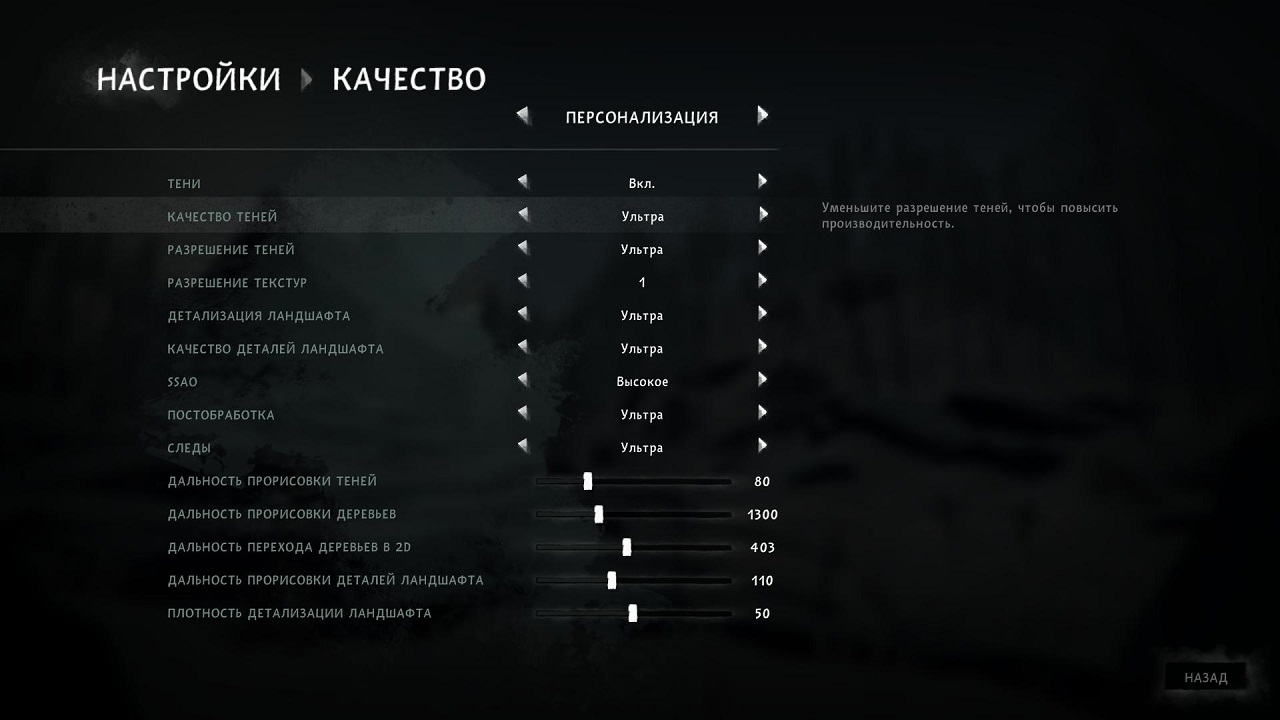Change SSAO with its right arrow
Screen dimensions: 1280x720
762,380
